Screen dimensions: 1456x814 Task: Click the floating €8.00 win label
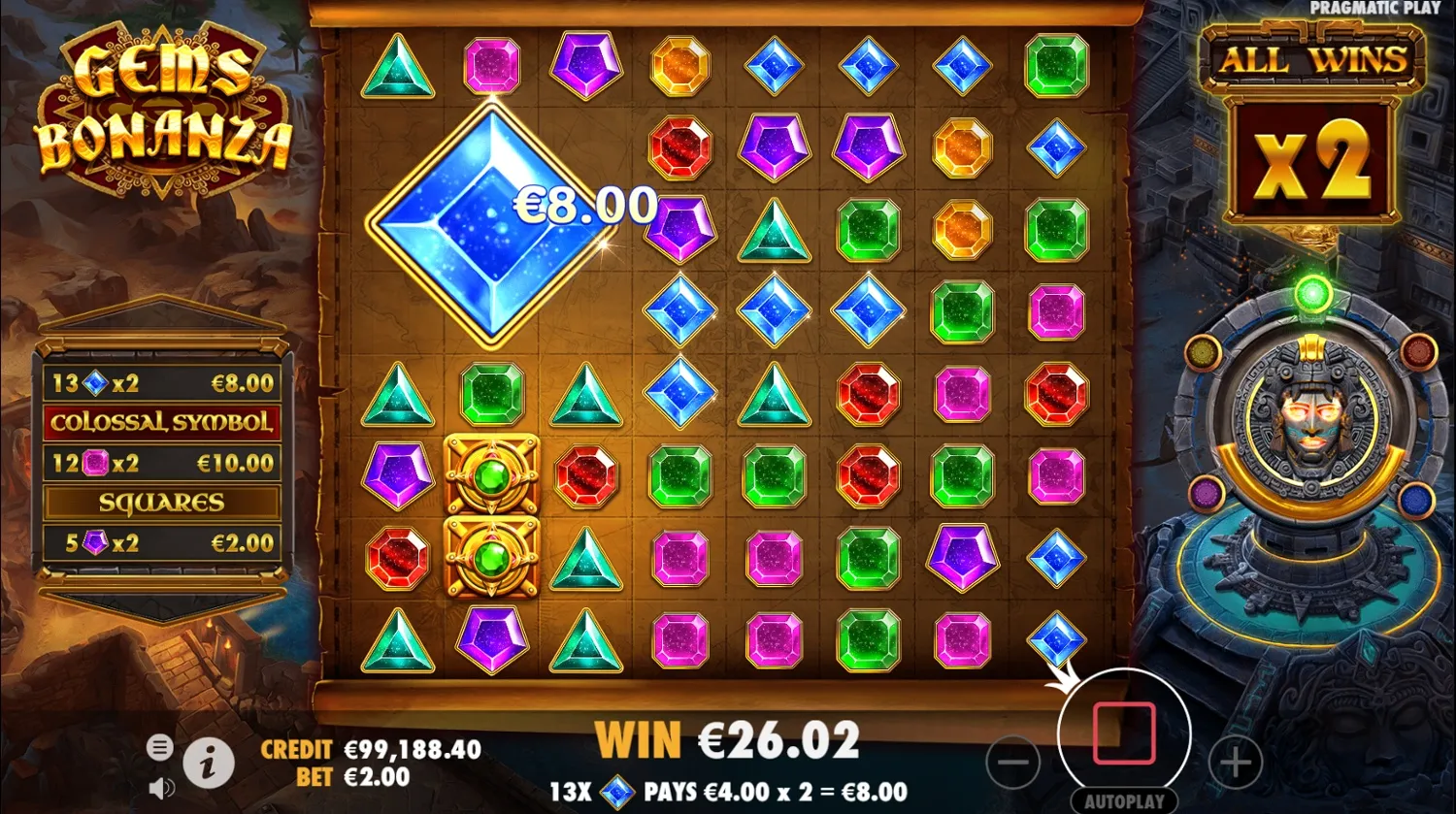pyautogui.click(x=583, y=206)
